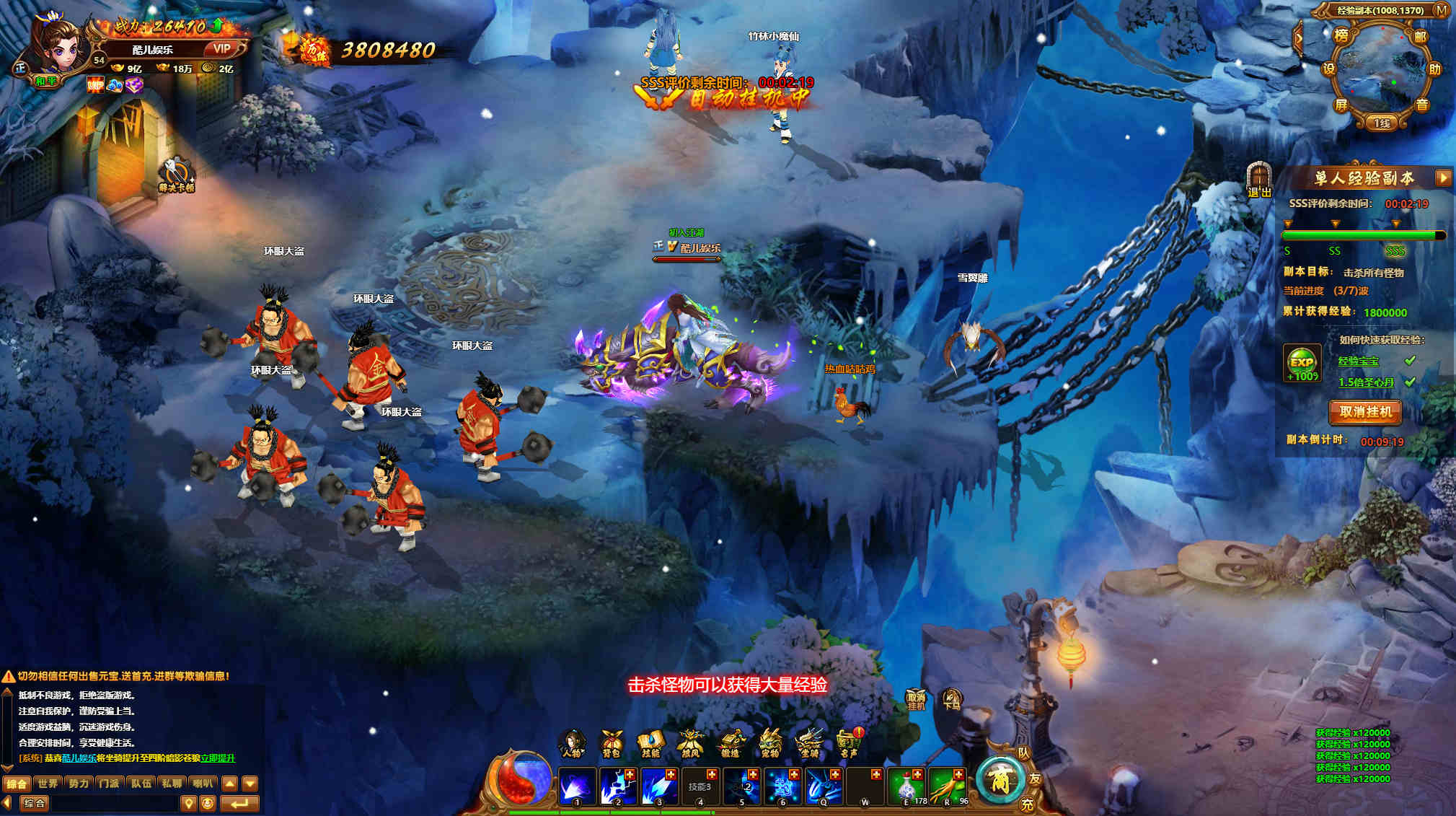The height and width of the screenshot is (816, 1456).
Task: Open the 人物 character panel
Action: click(572, 743)
